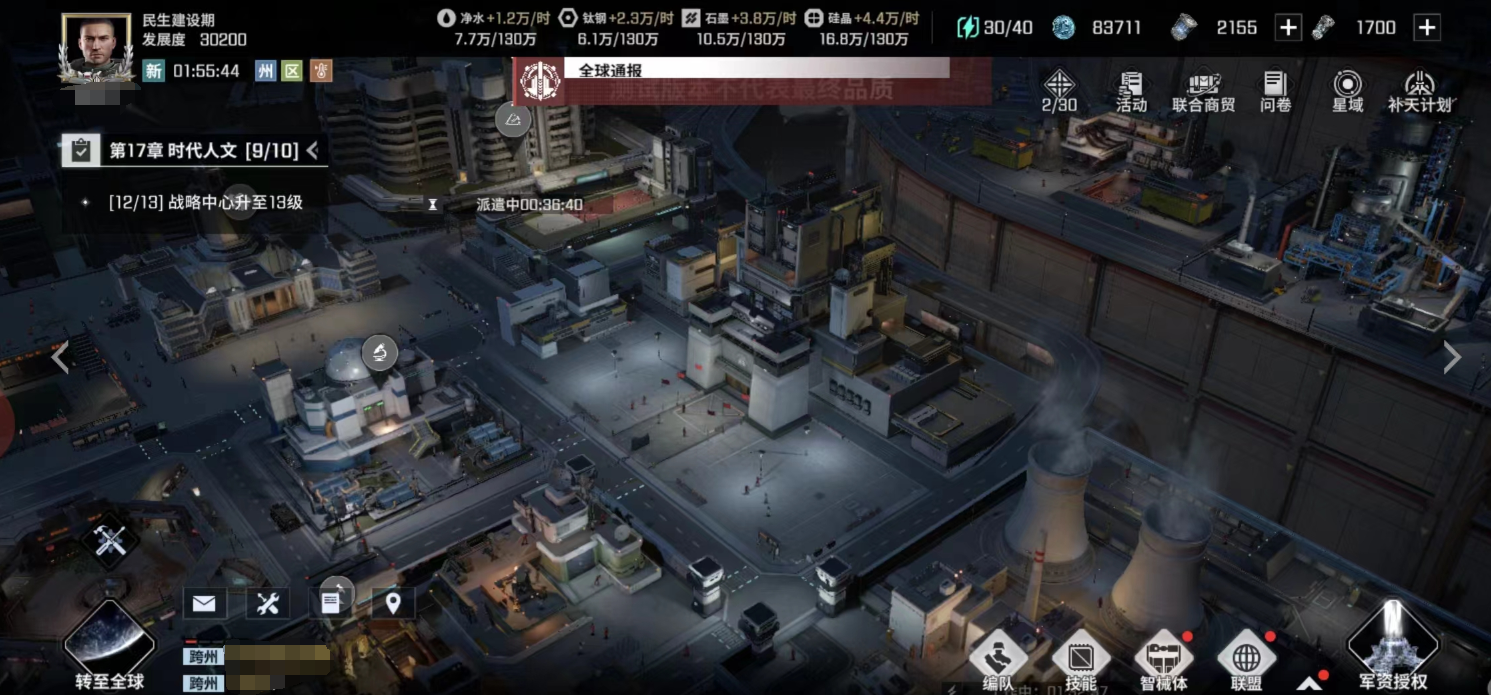Image resolution: width=1491 pixels, height=695 pixels.
Task: Open 星域 star region
Action: coord(1347,90)
